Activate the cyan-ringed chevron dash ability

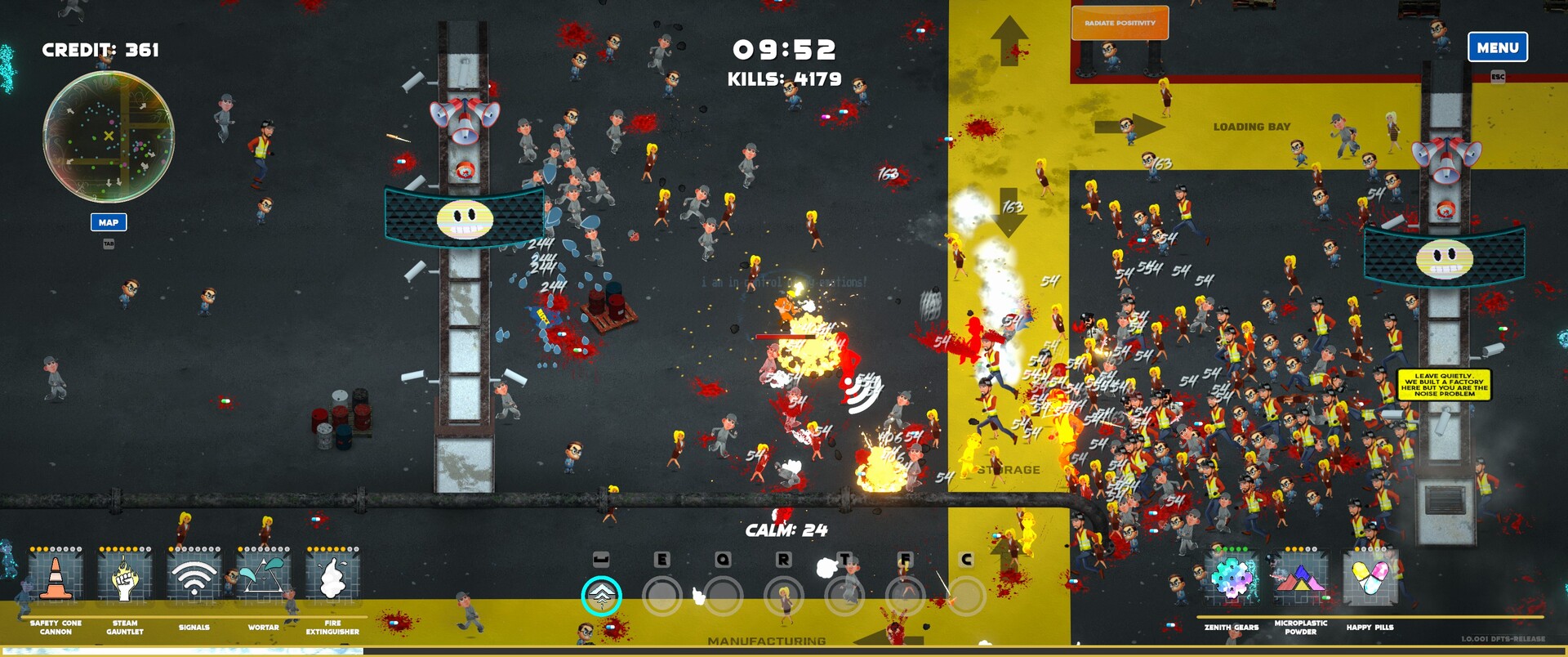(601, 597)
